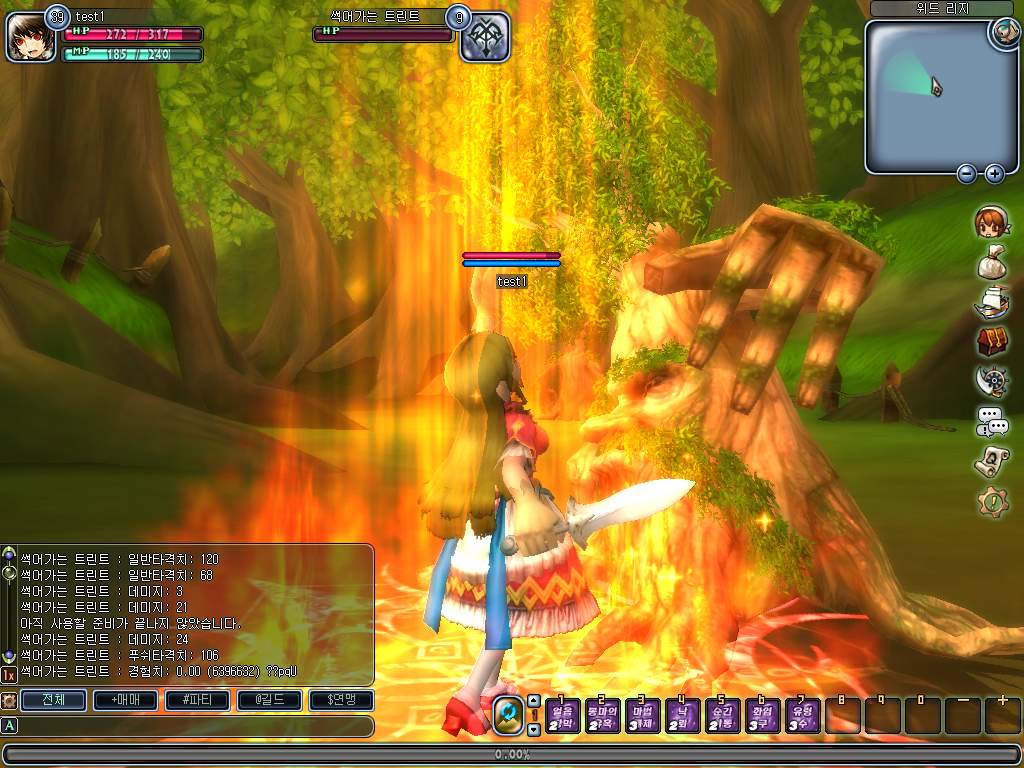
Task: Open the red treasure chest icon
Action: (x=992, y=341)
